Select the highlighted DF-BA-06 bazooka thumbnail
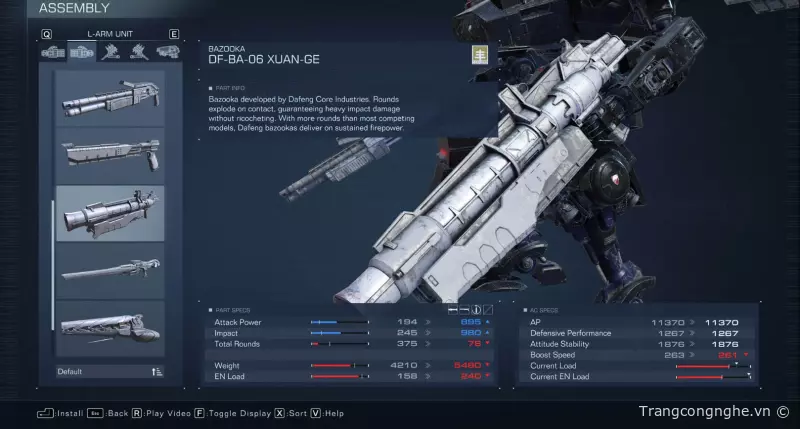800x429 pixels. [x=110, y=213]
